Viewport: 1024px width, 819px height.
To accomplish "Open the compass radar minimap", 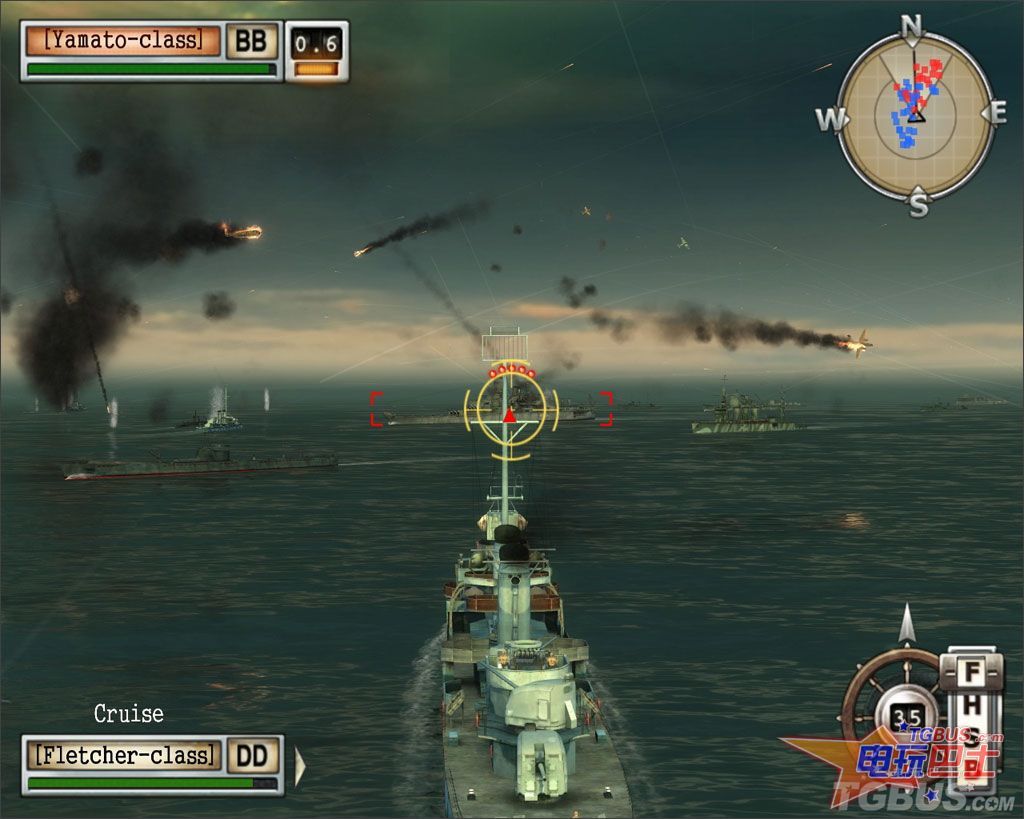I will tap(914, 116).
